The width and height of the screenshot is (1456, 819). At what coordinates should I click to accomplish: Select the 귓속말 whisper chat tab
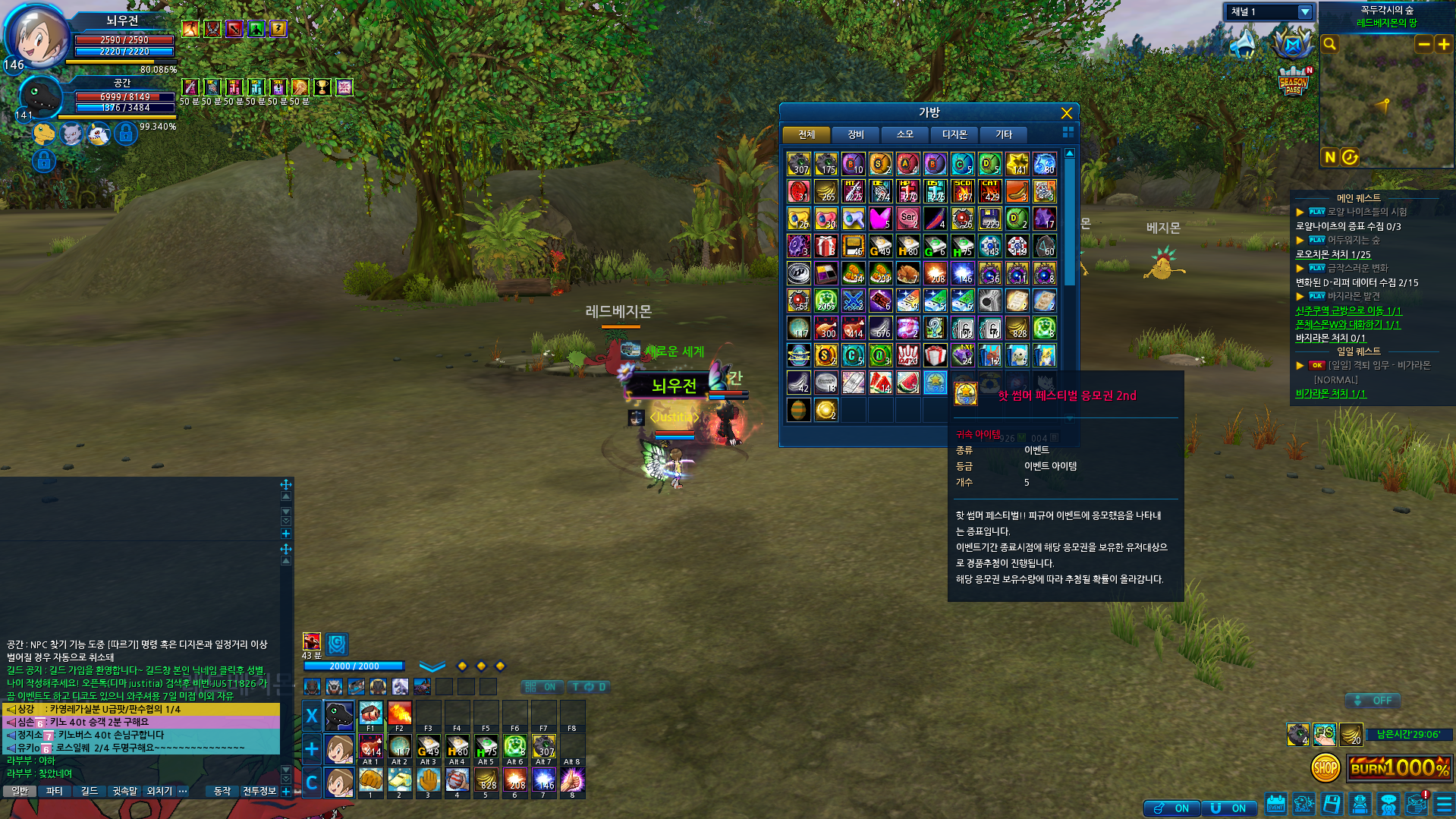pyautogui.click(x=124, y=791)
